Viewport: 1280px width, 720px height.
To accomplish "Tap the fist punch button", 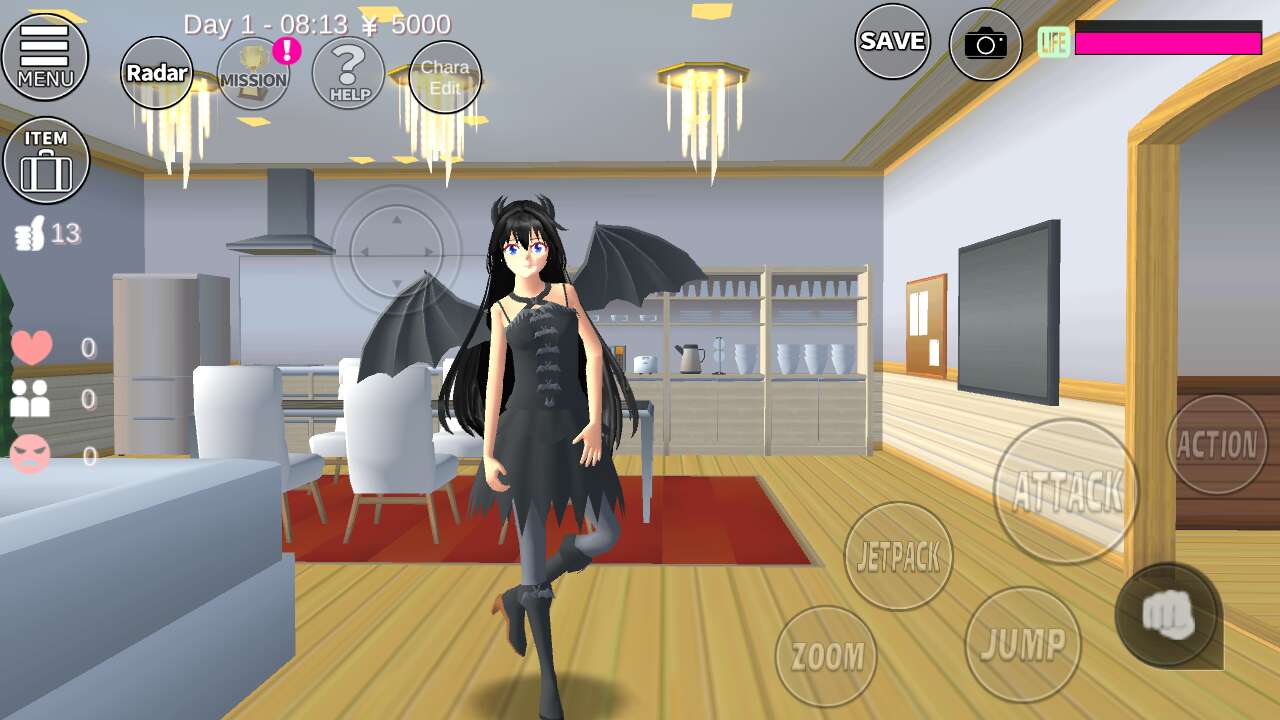I will [x=1168, y=615].
